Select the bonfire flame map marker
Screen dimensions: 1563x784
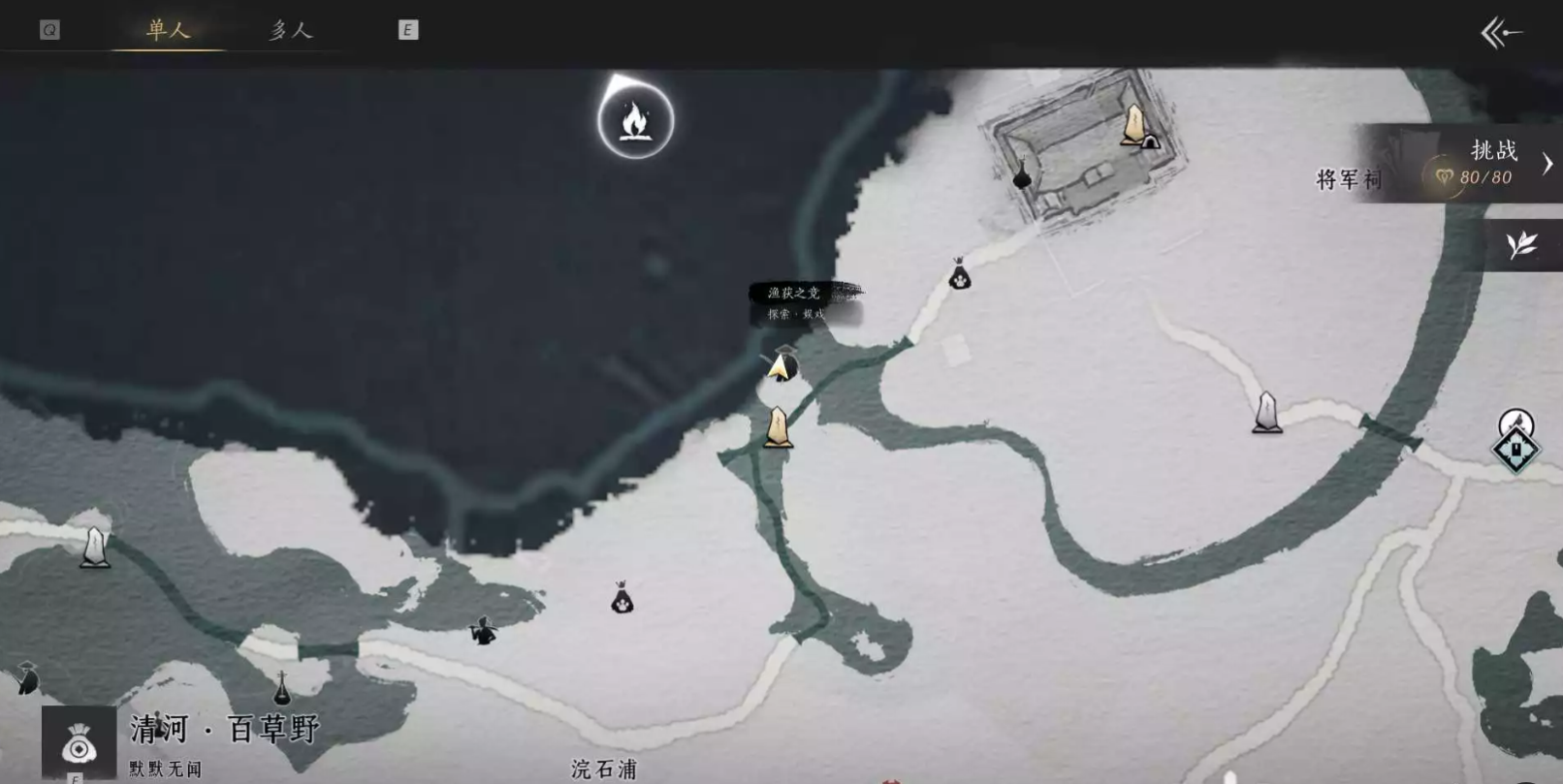[635, 121]
